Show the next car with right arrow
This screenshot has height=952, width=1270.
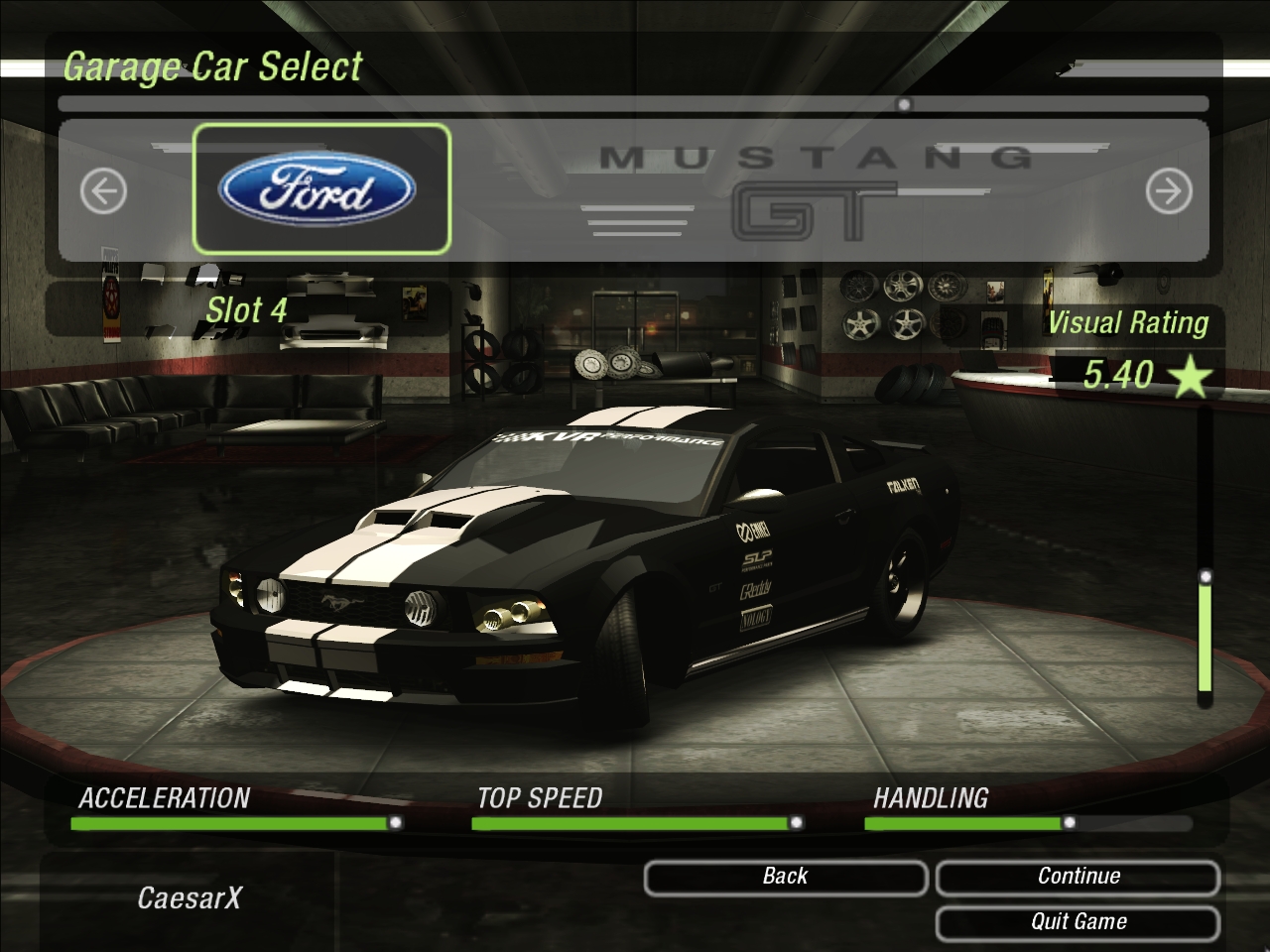1168,190
